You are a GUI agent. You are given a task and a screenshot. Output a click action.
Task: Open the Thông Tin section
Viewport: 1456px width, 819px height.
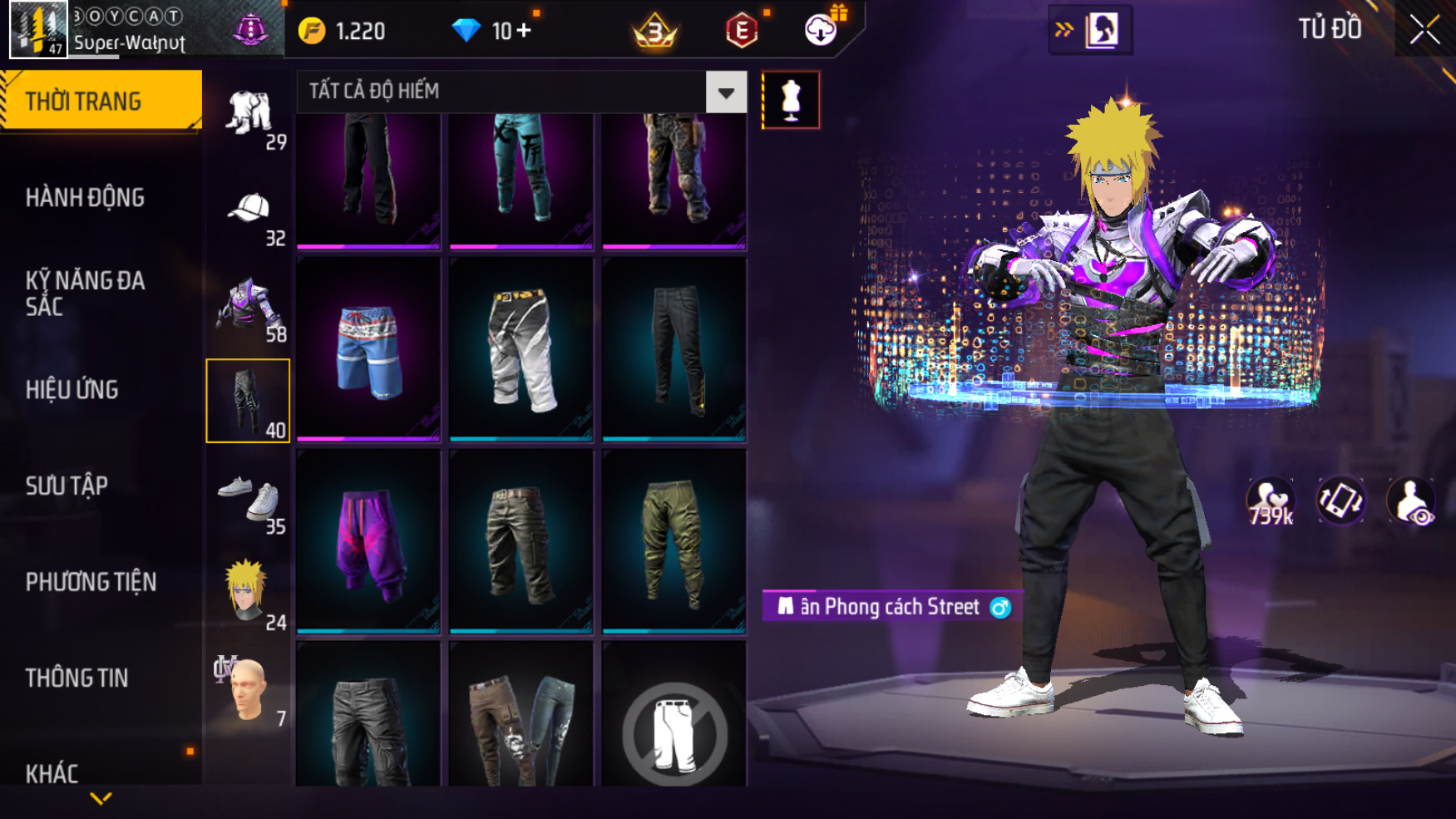click(77, 678)
